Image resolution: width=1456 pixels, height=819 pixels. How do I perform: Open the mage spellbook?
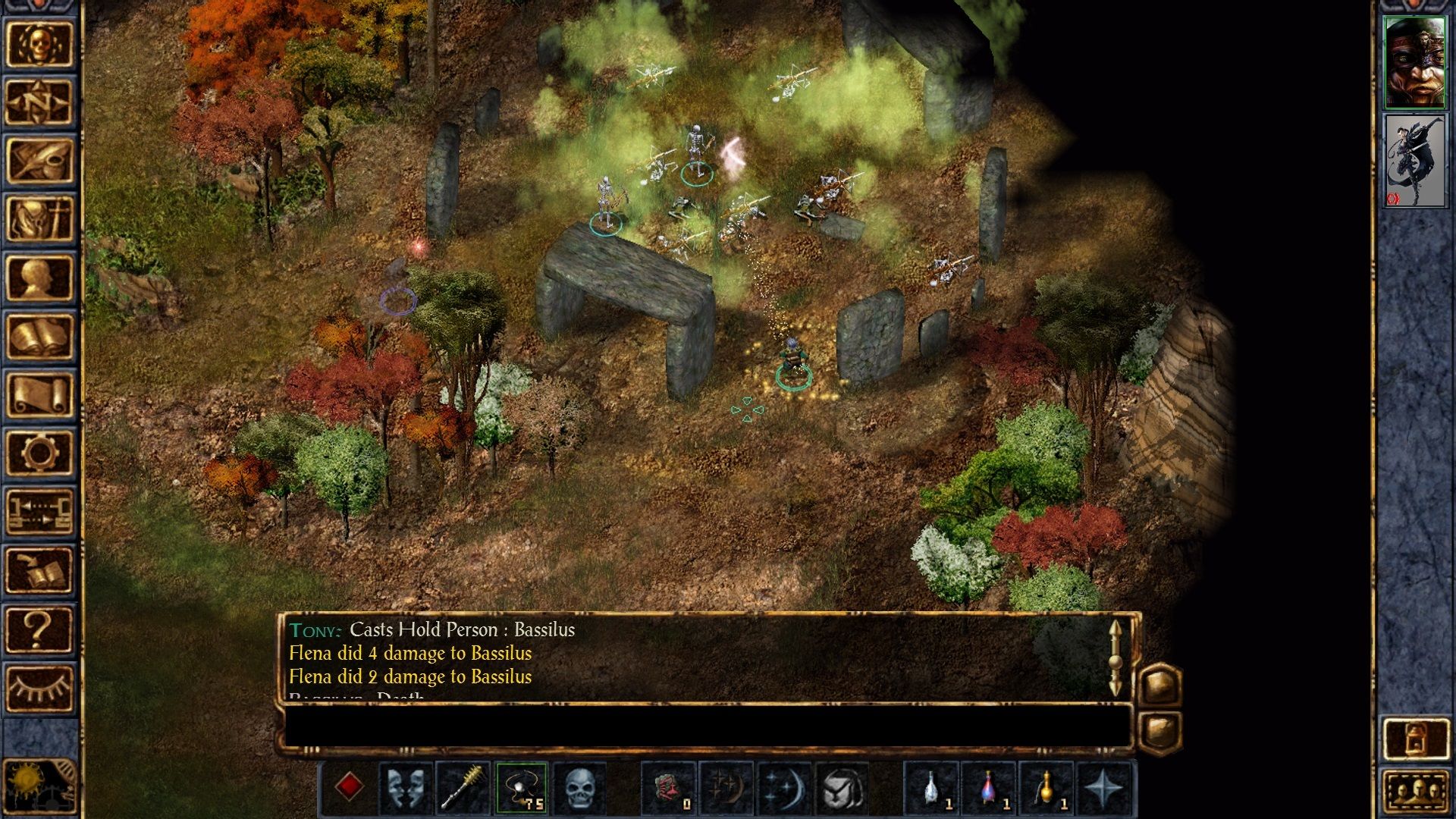(39, 337)
